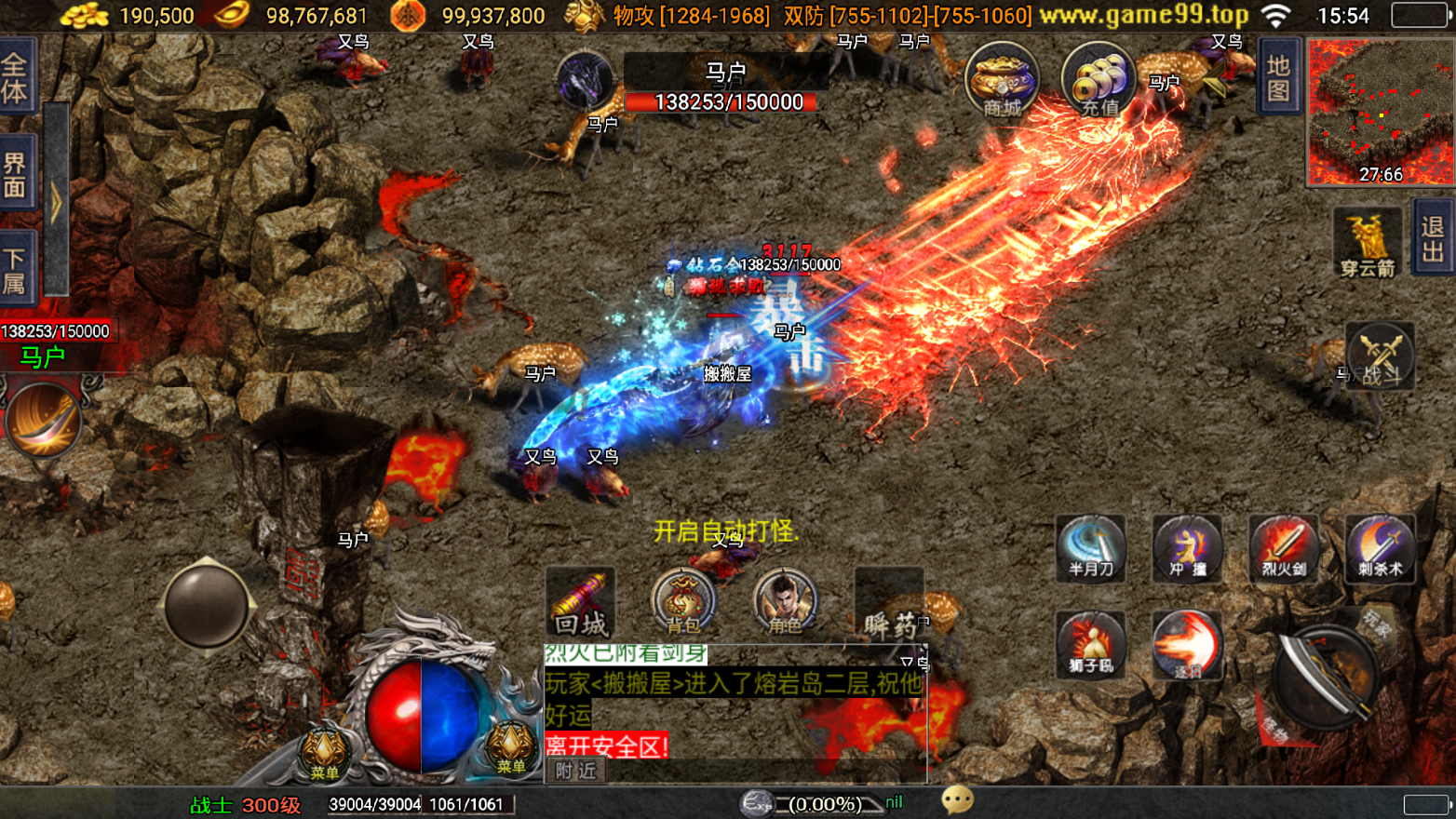Open the yellow chat bubble icon
This screenshot has width=1456, height=819.
[x=957, y=800]
